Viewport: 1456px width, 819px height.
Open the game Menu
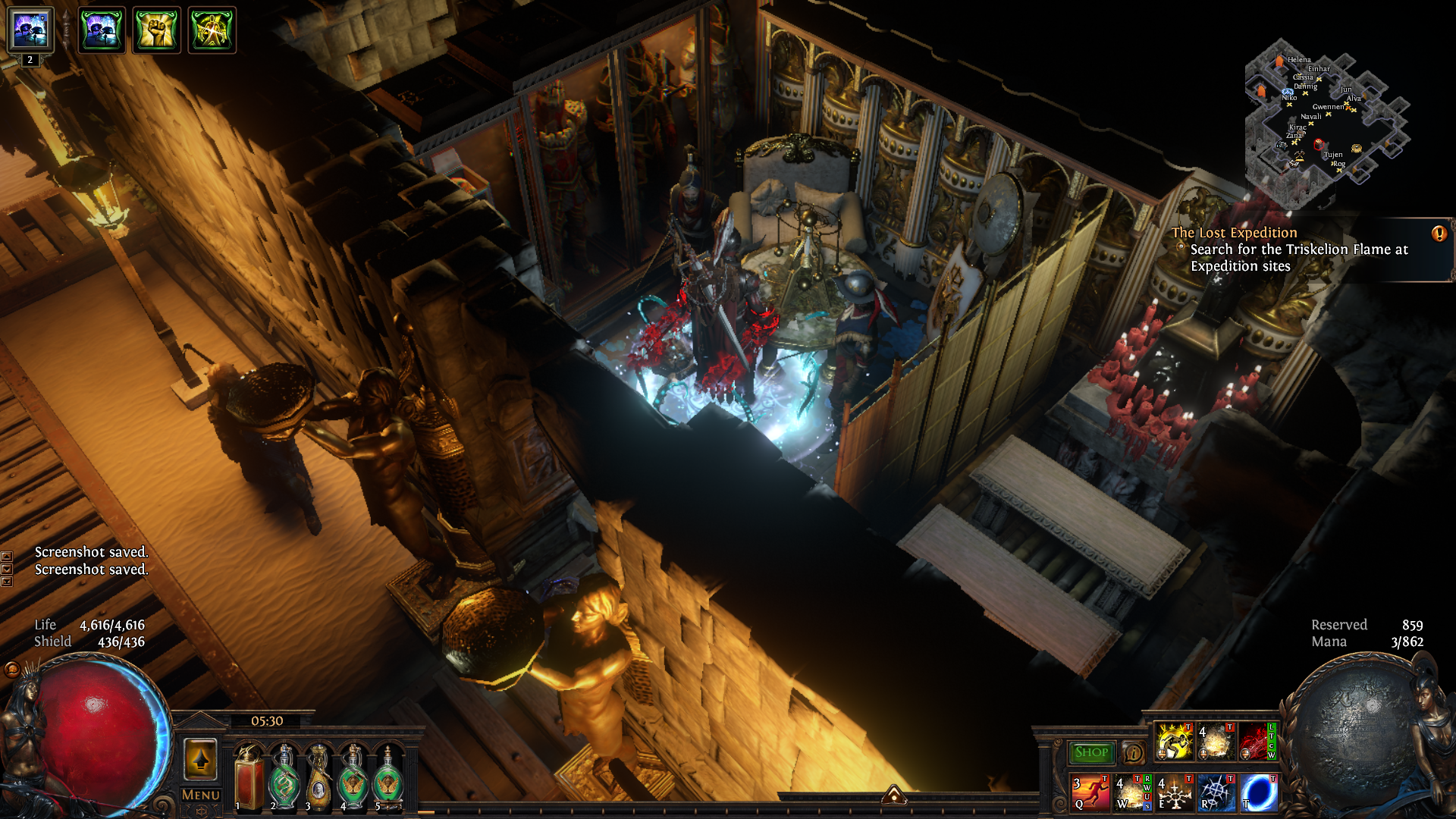click(x=200, y=795)
